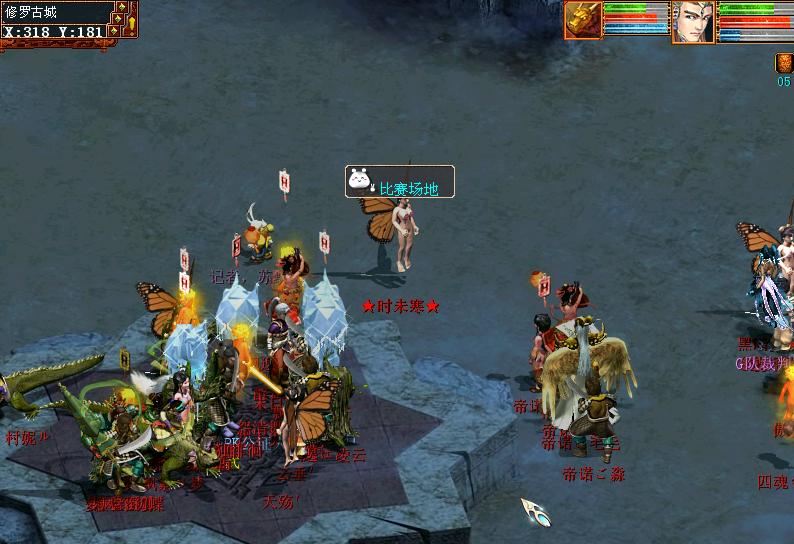This screenshot has width=794, height=544.
Task: Open the player character portrait
Action: [x=693, y=22]
